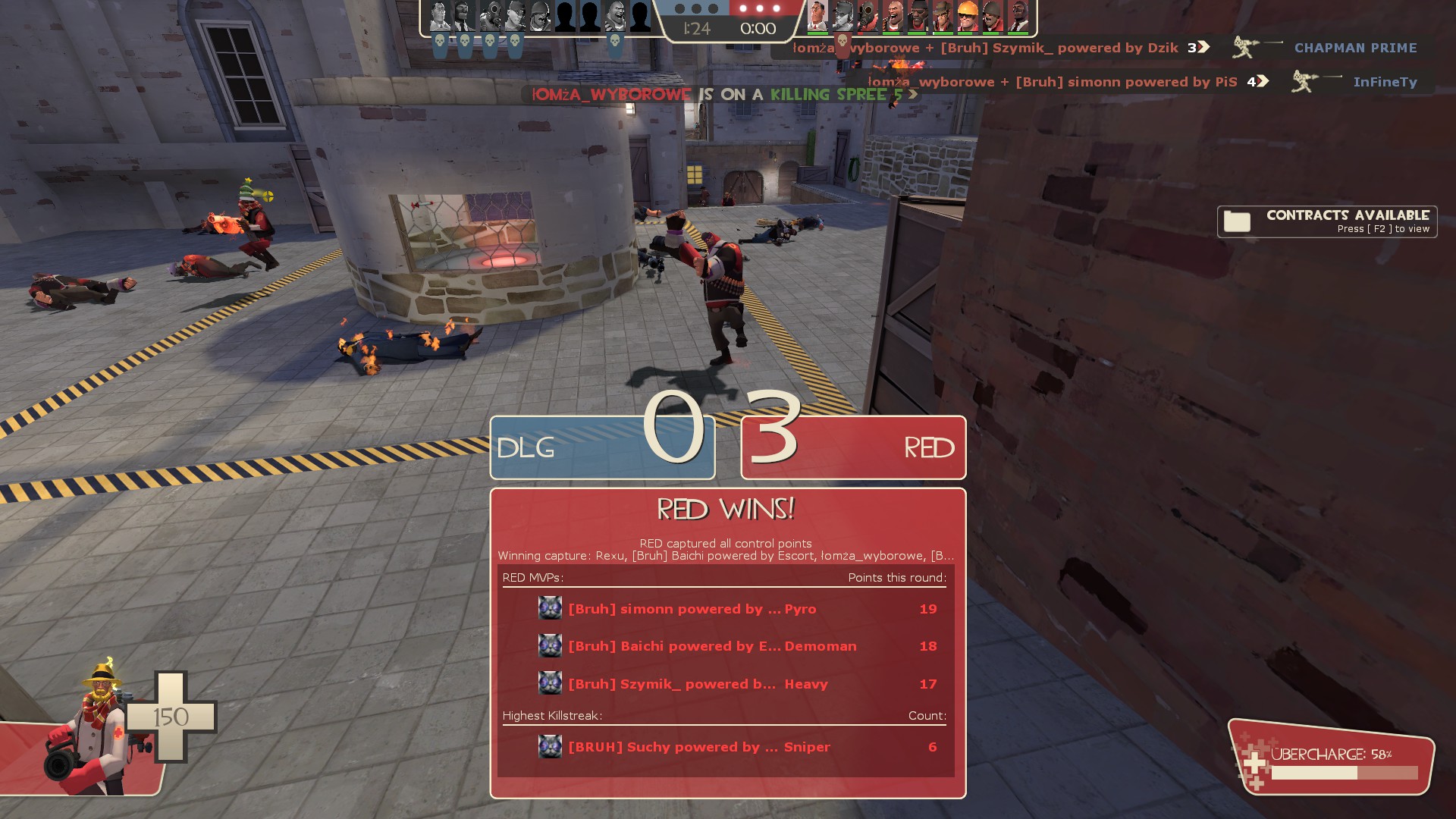The width and height of the screenshot is (1456, 819).
Task: Select simonn's Pyro row in RED MVPs
Action: pyautogui.click(x=726, y=609)
